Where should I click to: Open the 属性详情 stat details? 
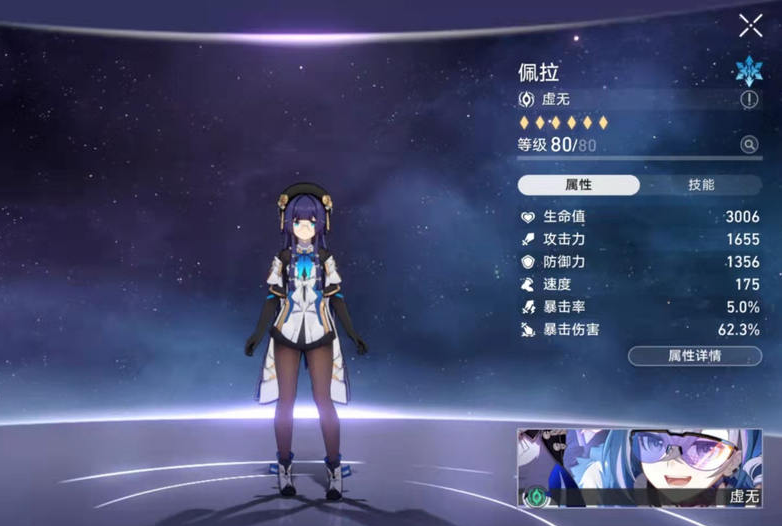pyautogui.click(x=694, y=355)
